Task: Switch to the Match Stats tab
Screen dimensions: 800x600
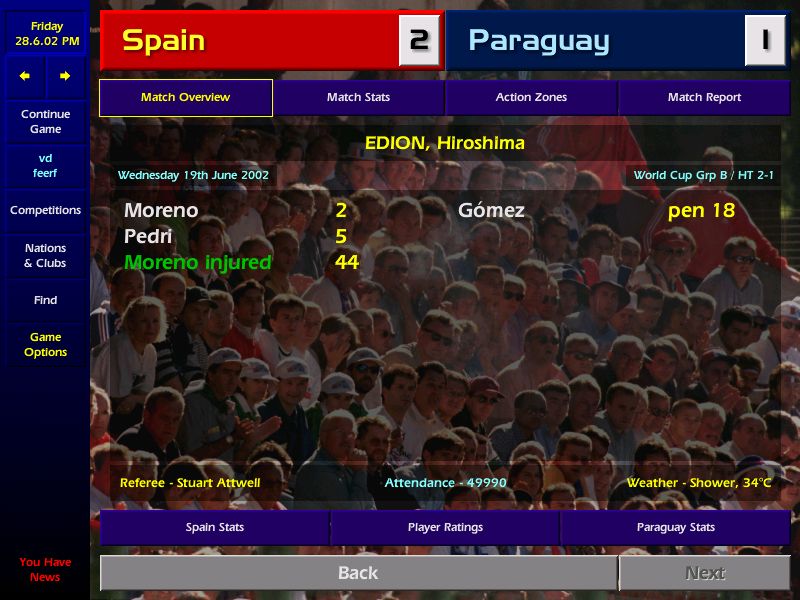Action: pos(358,97)
